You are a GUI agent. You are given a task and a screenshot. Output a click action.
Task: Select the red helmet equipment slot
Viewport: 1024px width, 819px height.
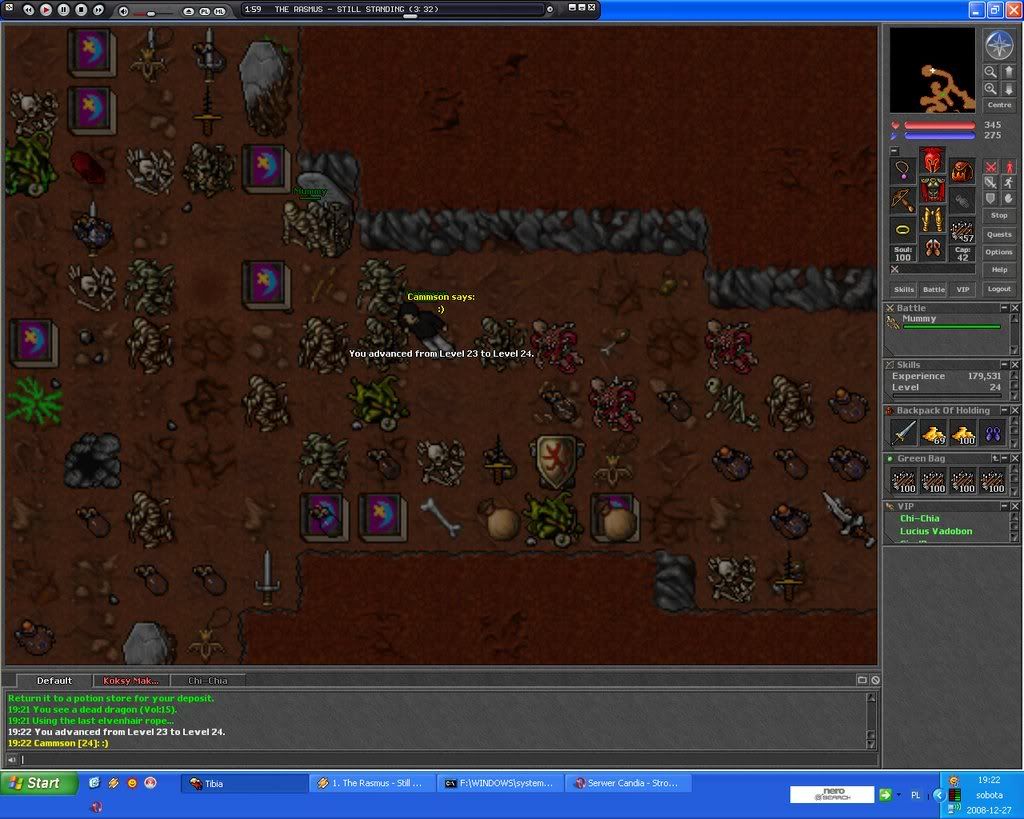pyautogui.click(x=932, y=160)
